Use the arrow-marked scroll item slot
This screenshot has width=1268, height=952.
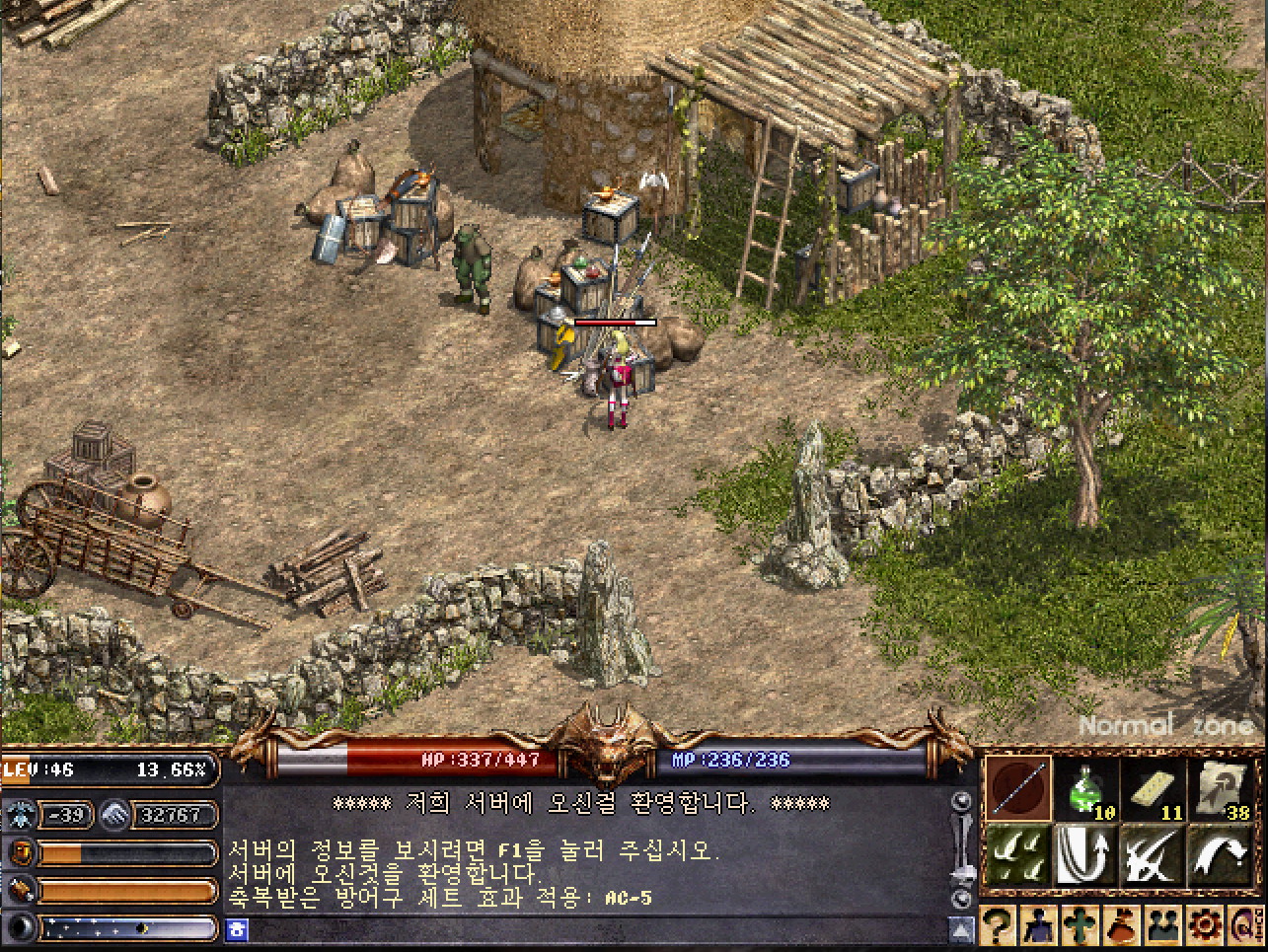pyautogui.click(x=1224, y=789)
